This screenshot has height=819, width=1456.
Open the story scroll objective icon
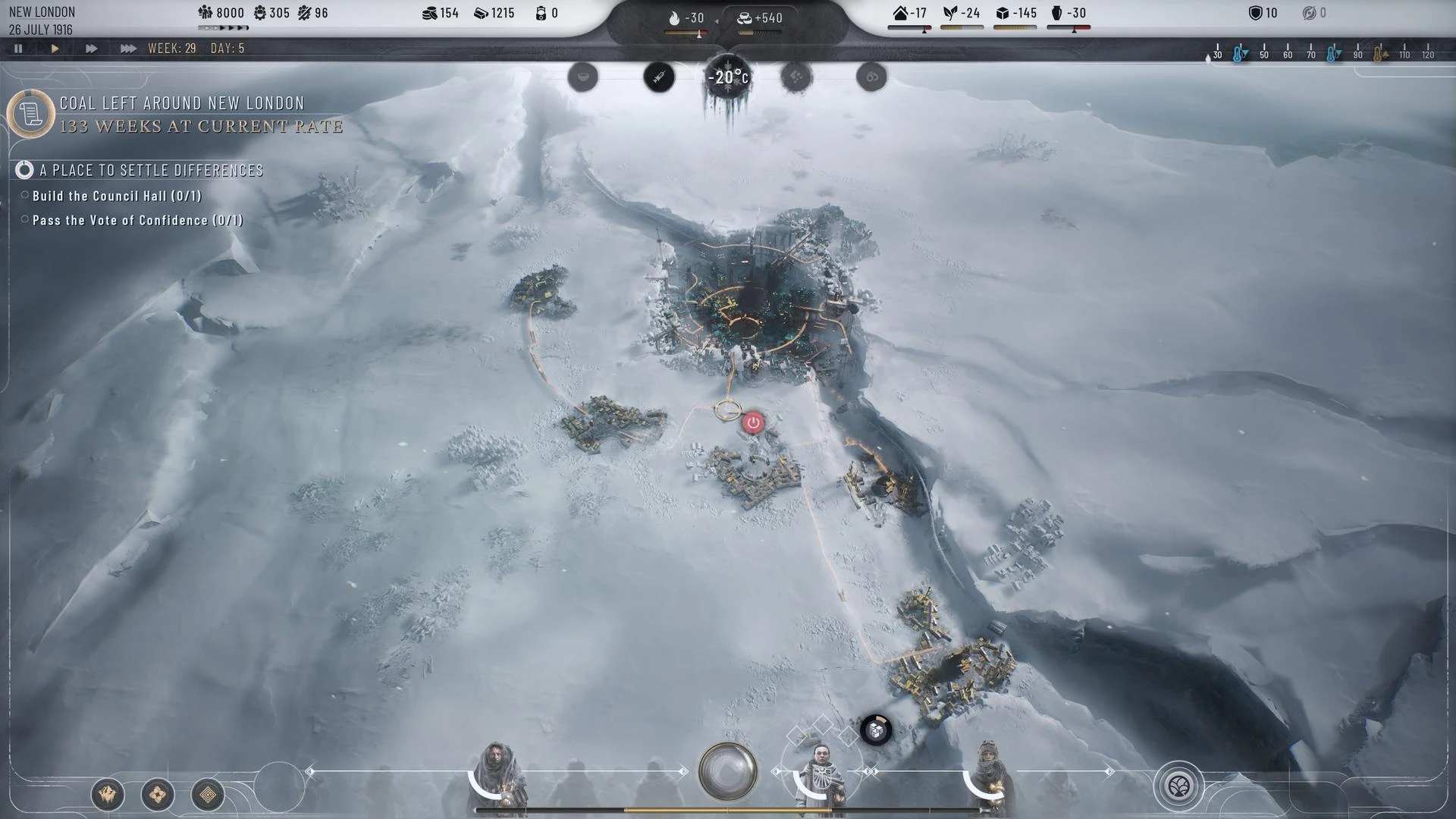[30, 115]
